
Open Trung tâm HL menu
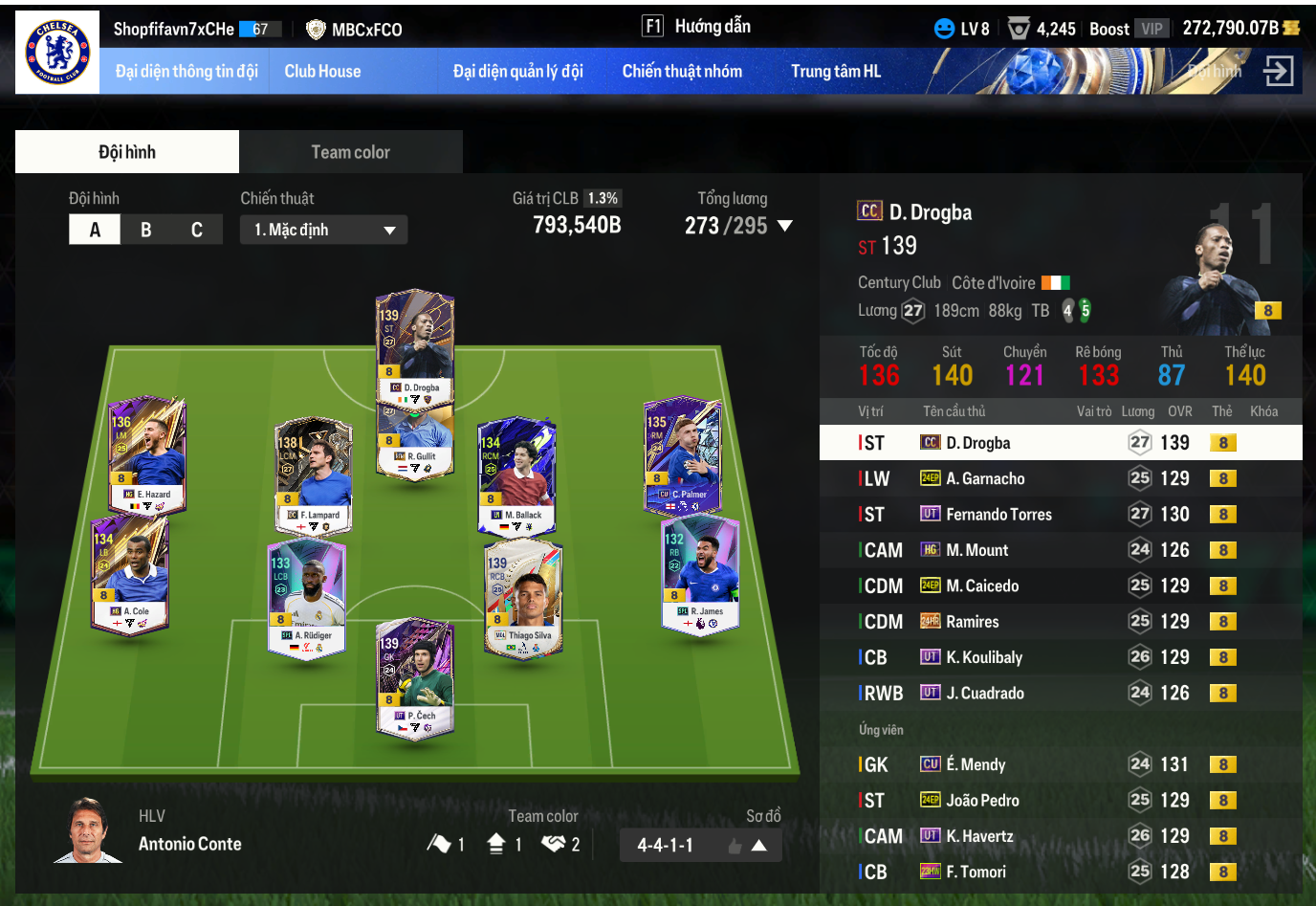coord(835,71)
